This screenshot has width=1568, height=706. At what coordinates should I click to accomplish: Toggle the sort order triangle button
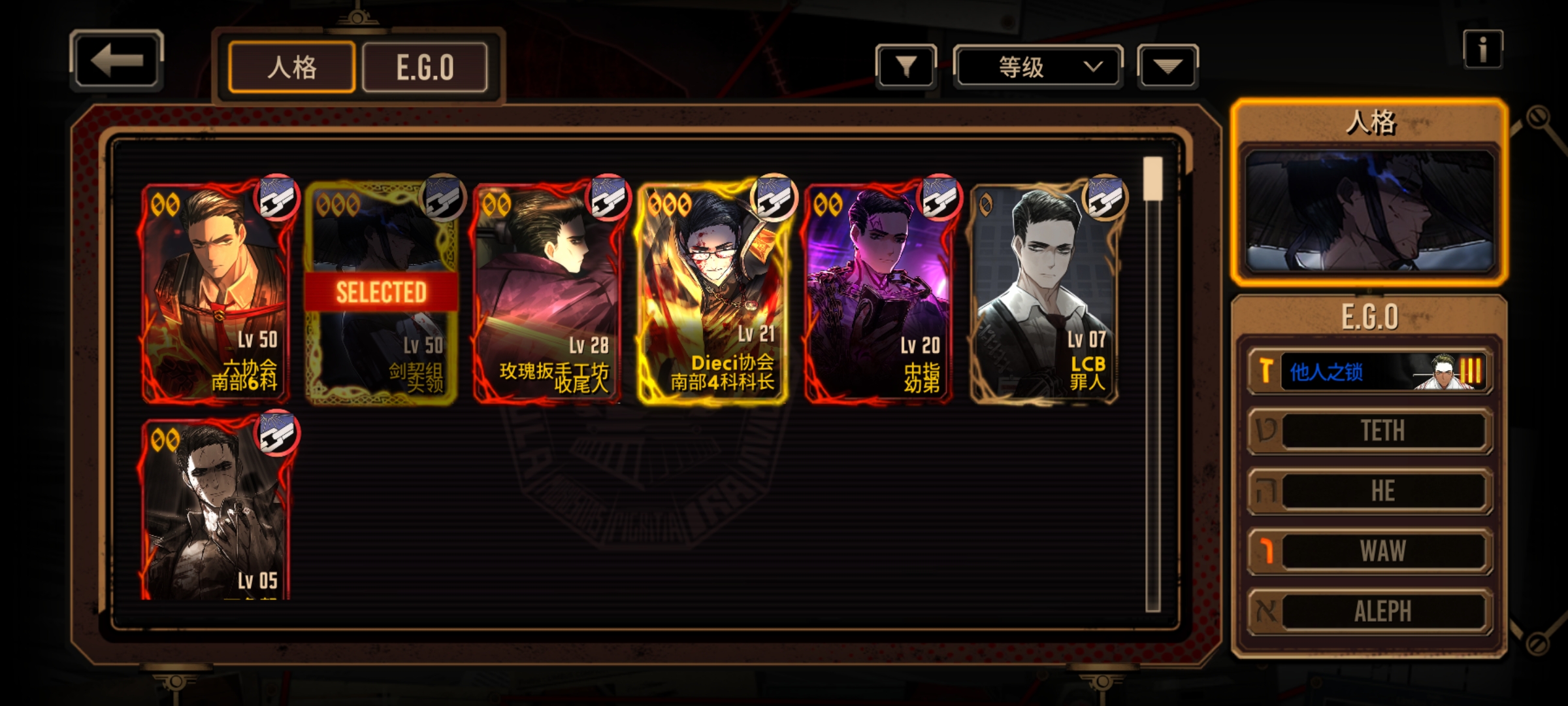click(1168, 66)
